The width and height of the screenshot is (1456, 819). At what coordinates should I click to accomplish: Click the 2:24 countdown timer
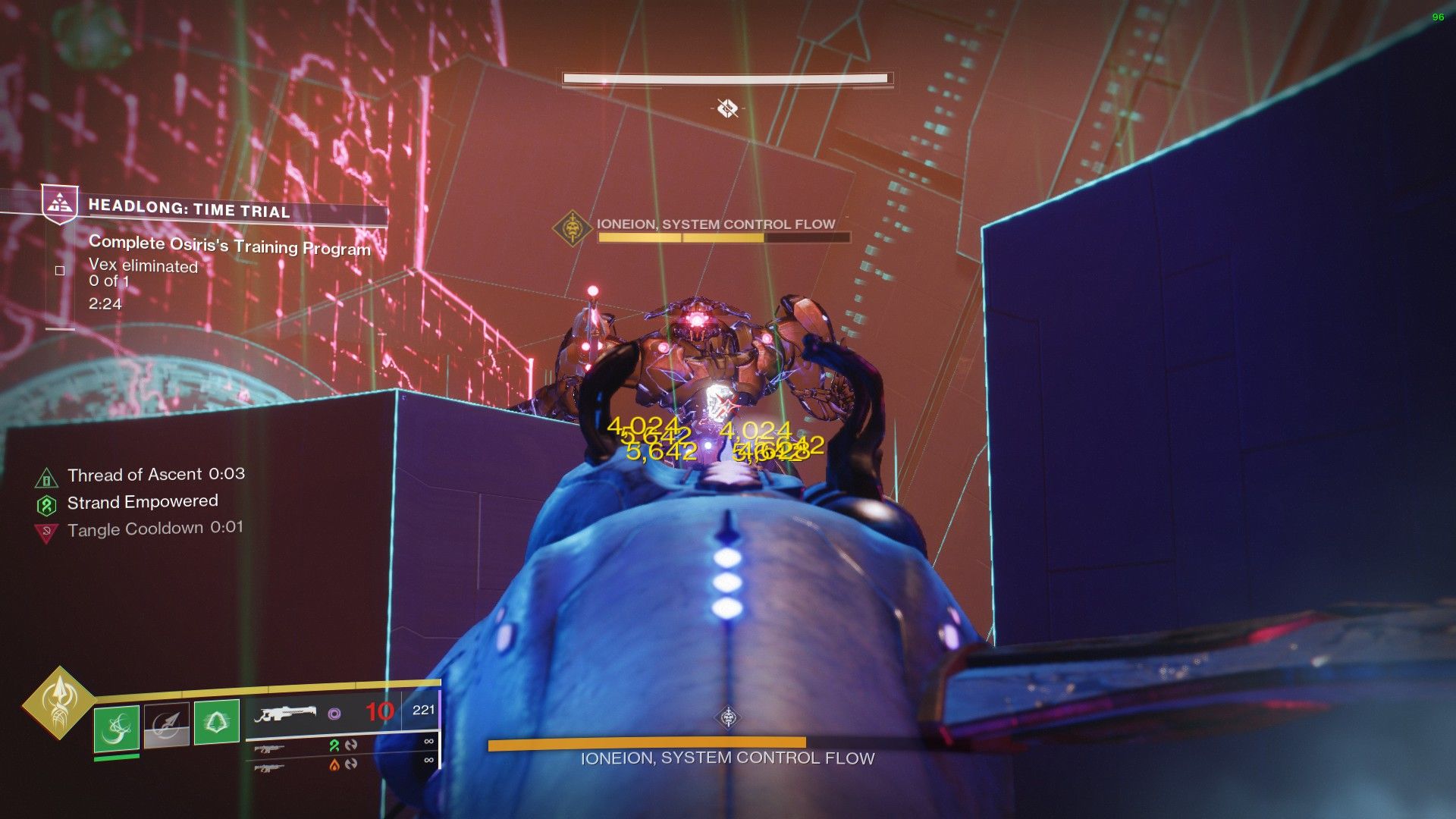point(104,304)
